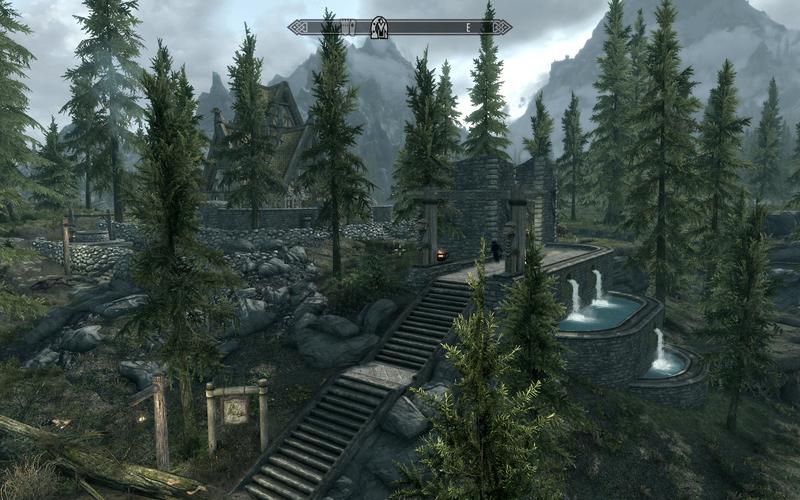Select the arched location marker on the compass
This screenshot has width=800, height=500.
pyautogui.click(x=379, y=27)
